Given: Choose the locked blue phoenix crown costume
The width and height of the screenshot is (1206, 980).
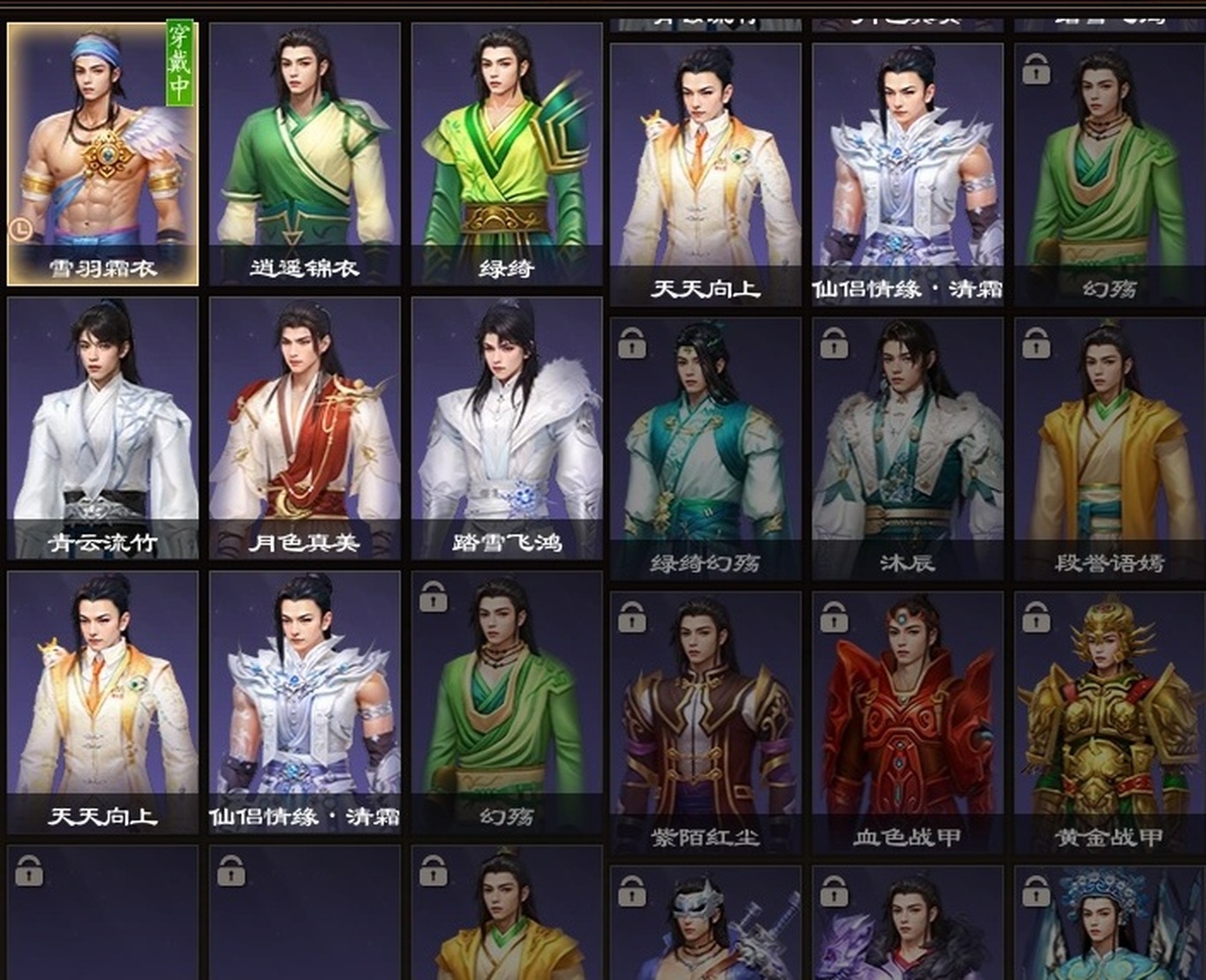Looking at the screenshot, I should tap(1110, 925).
